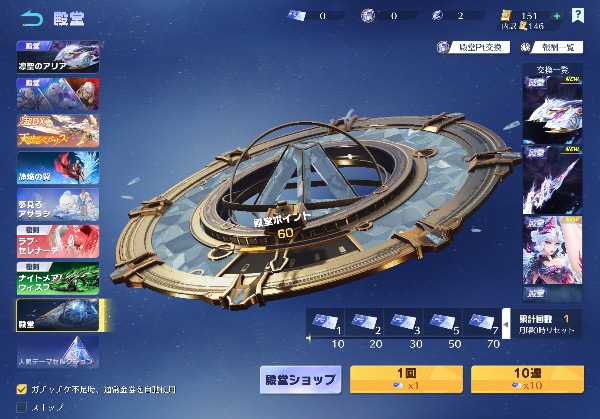600x419 pixels.
Task: Enable the スキップ checkbox
Action: [x=22, y=407]
